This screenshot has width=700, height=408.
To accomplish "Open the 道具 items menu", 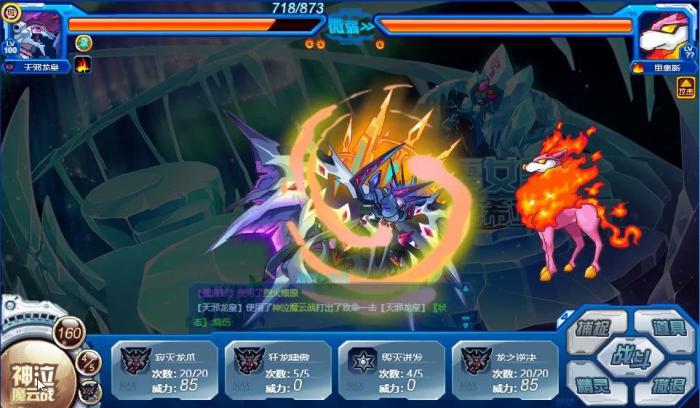I will tap(667, 327).
